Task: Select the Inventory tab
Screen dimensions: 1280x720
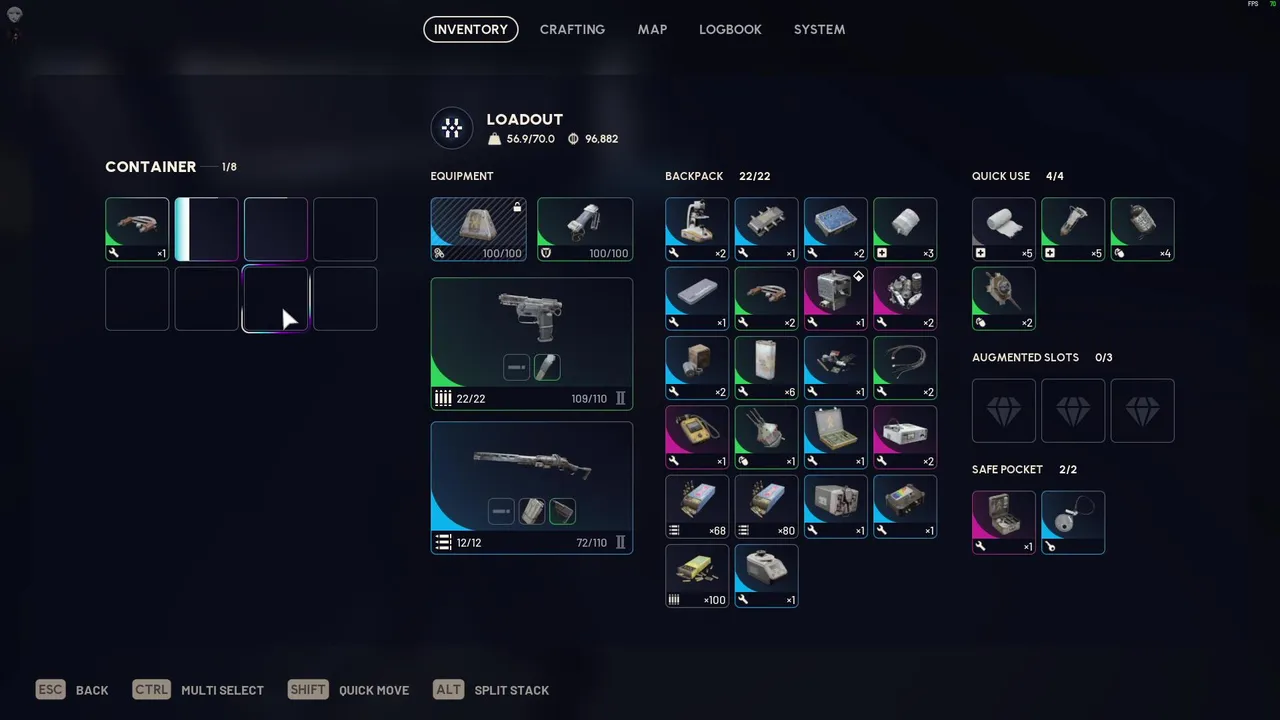Action: tap(471, 29)
